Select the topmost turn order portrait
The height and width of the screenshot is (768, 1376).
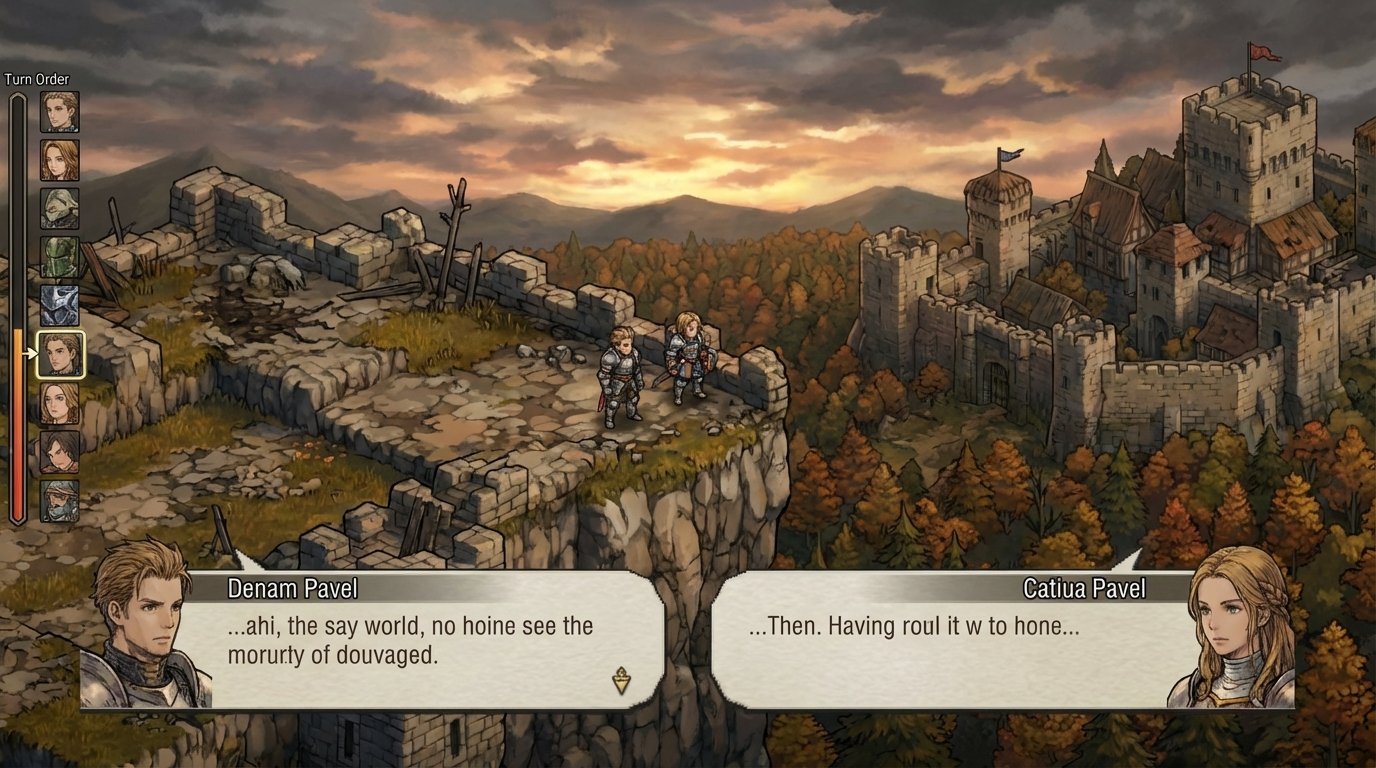click(60, 112)
